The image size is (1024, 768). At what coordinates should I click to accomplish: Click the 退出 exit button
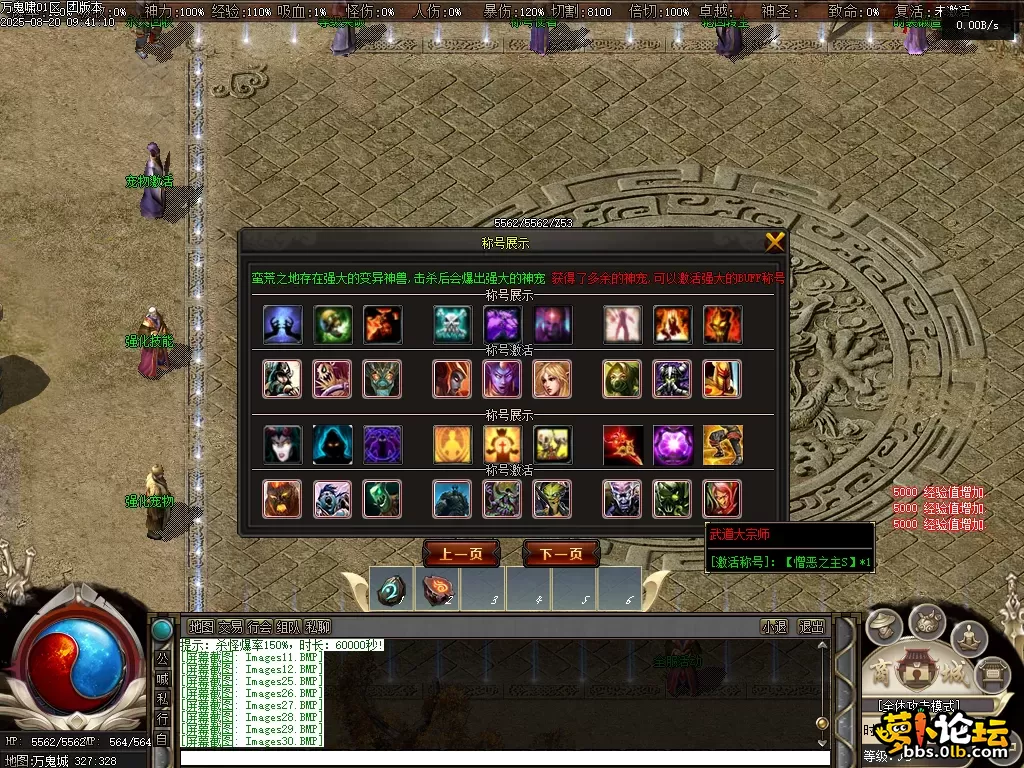point(811,627)
